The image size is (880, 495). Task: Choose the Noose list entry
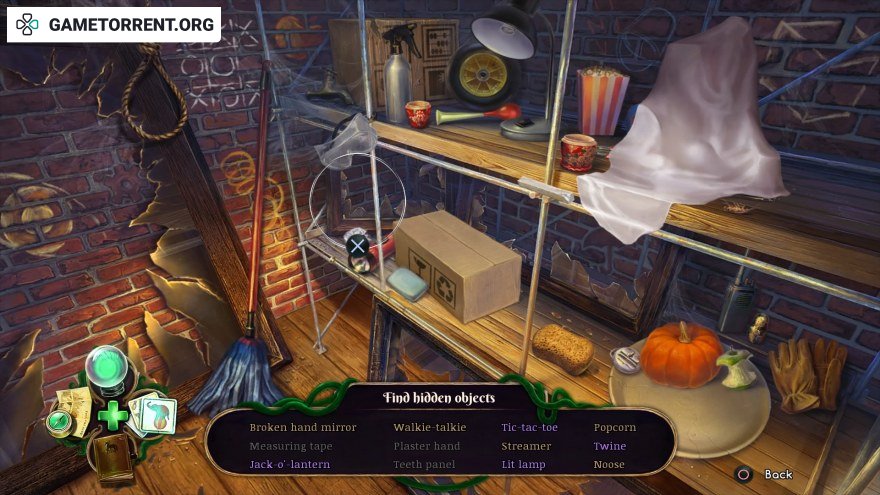(609, 464)
